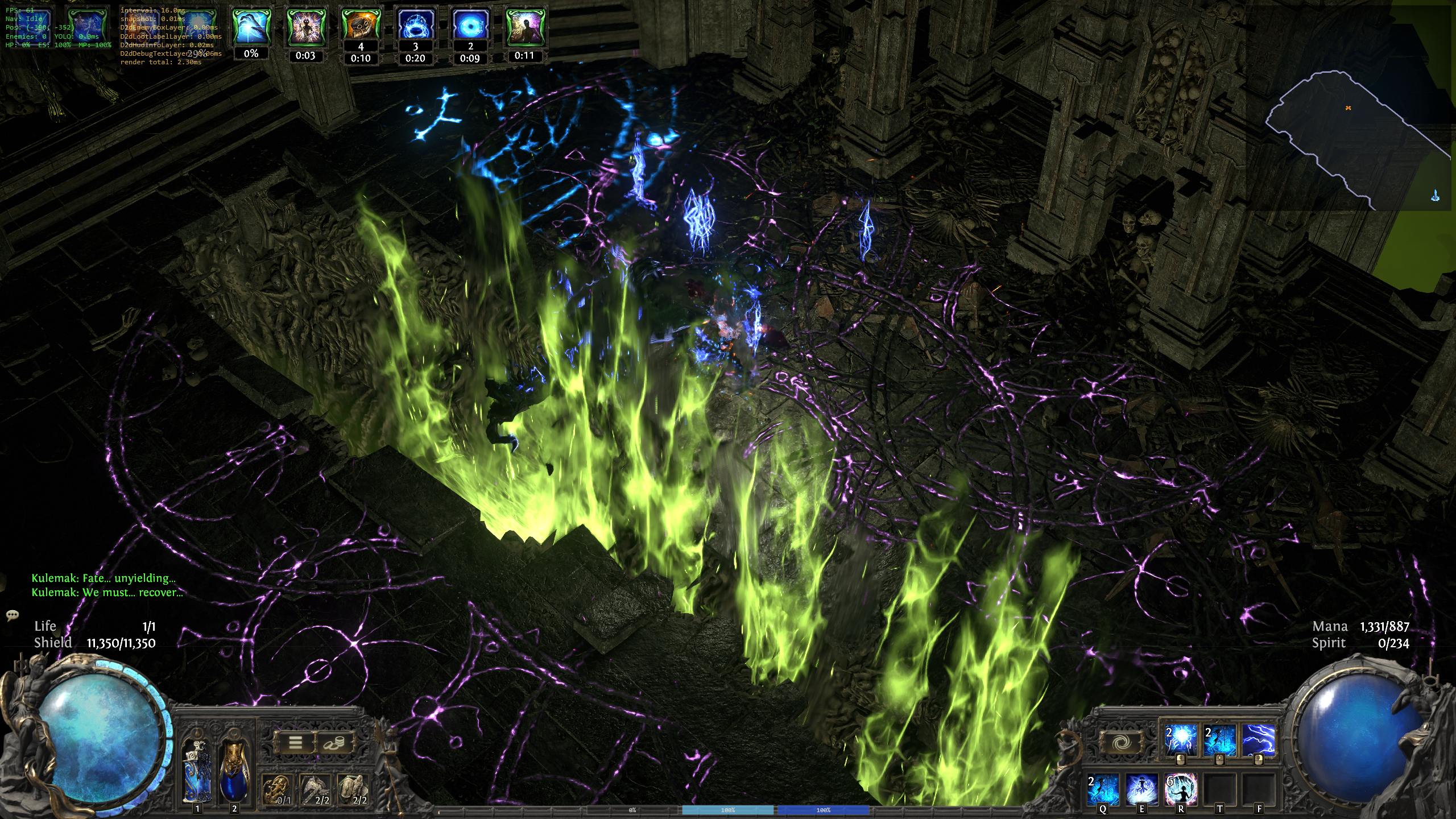This screenshot has height=819, width=1456.
Task: Select the silver axe charm slot
Action: 316,789
